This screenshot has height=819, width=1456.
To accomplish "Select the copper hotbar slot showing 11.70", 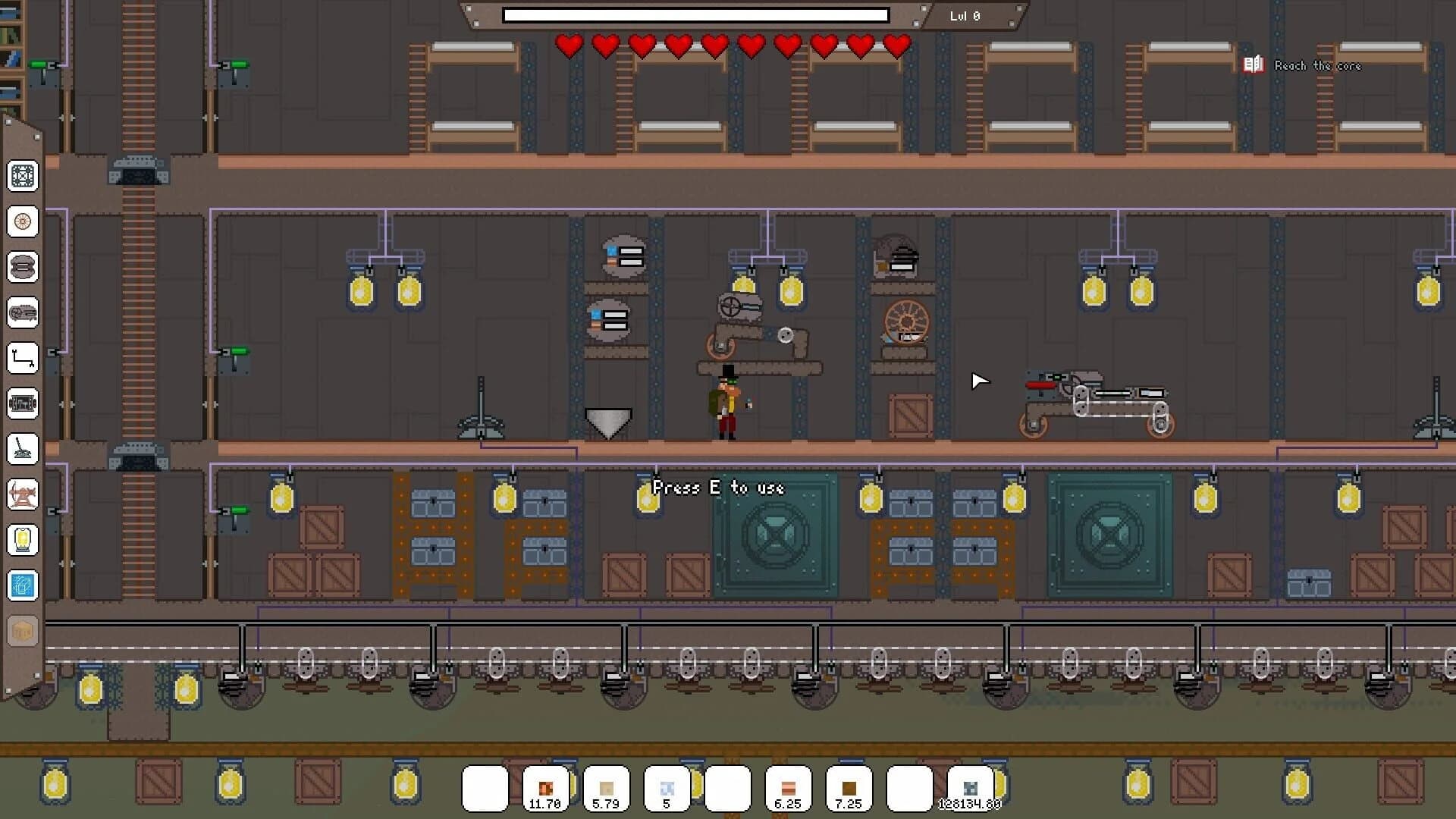I will (547, 787).
